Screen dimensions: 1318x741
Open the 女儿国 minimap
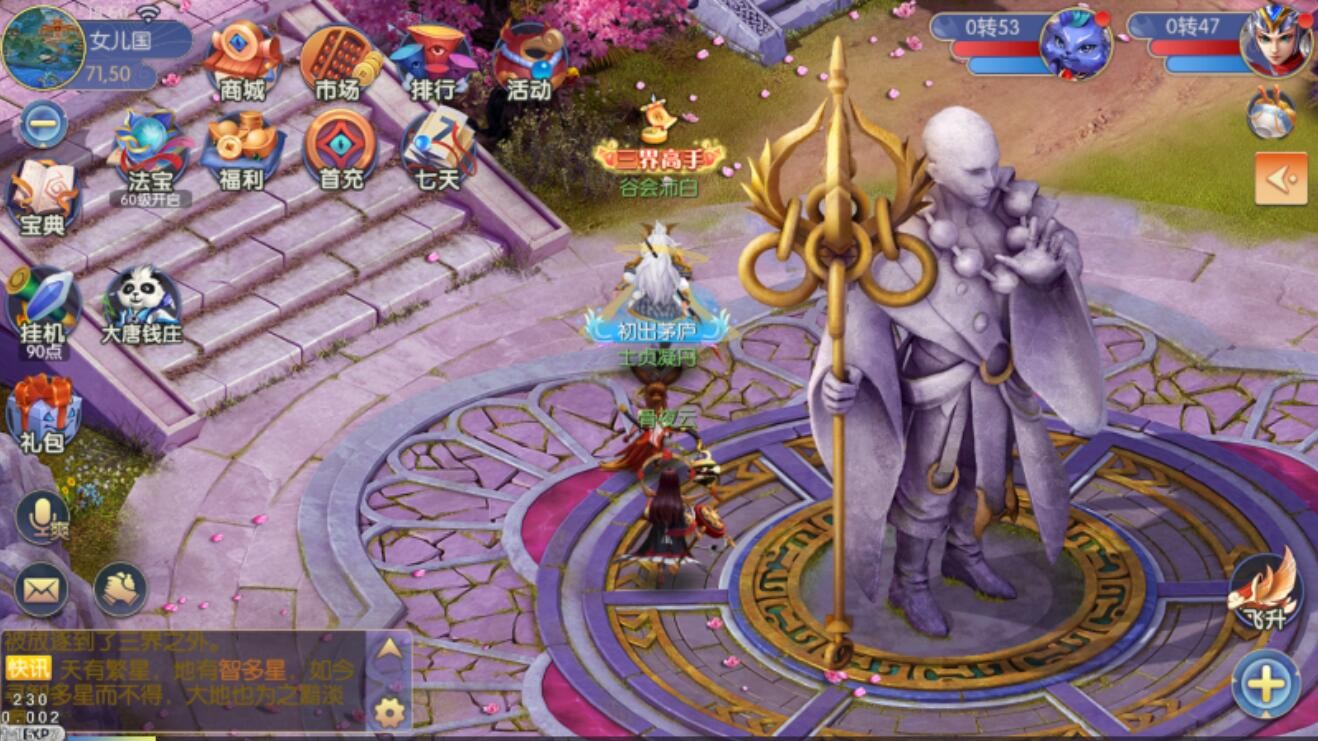43,47
